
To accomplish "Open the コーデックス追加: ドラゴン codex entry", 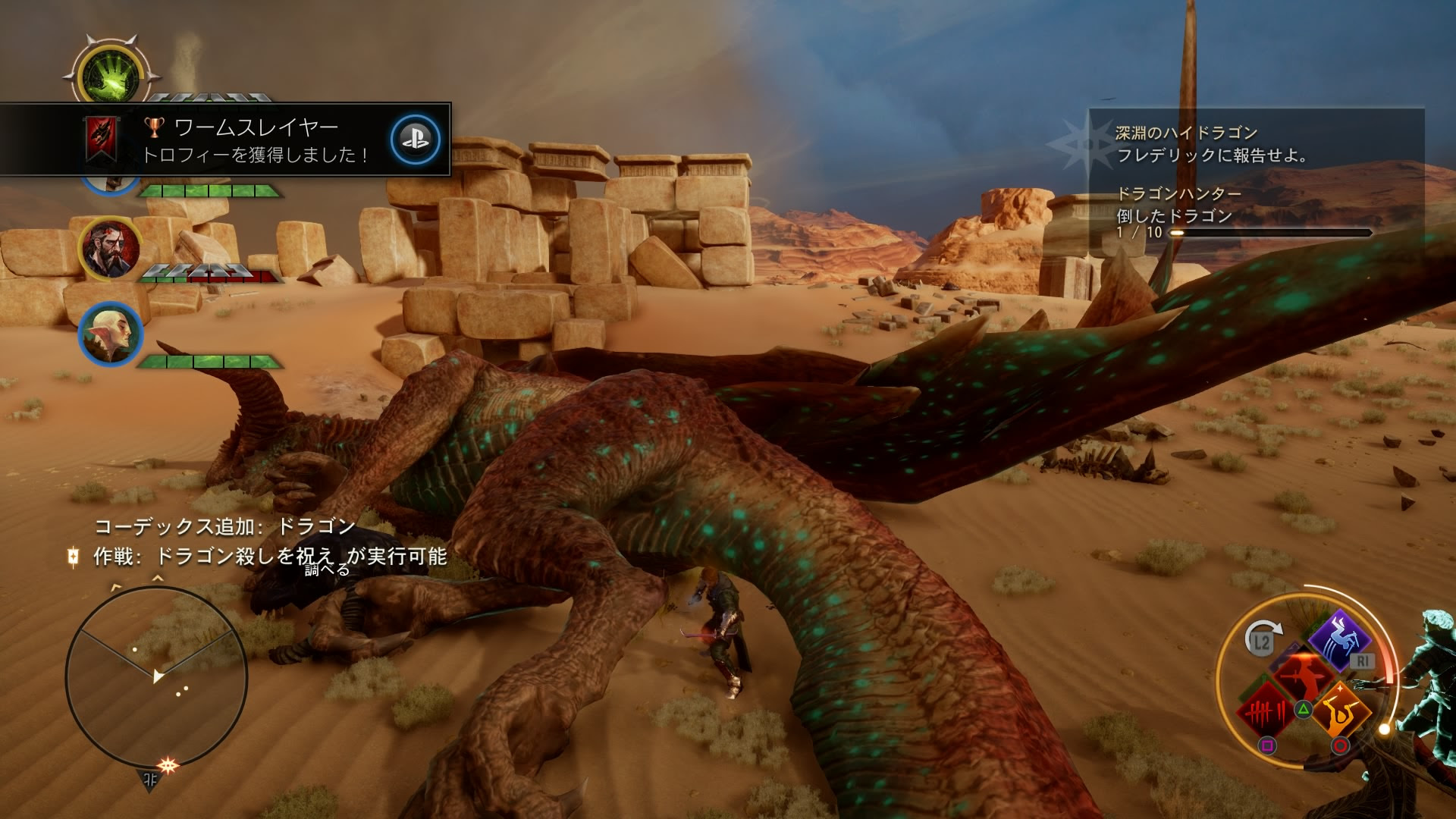I will click(x=225, y=526).
